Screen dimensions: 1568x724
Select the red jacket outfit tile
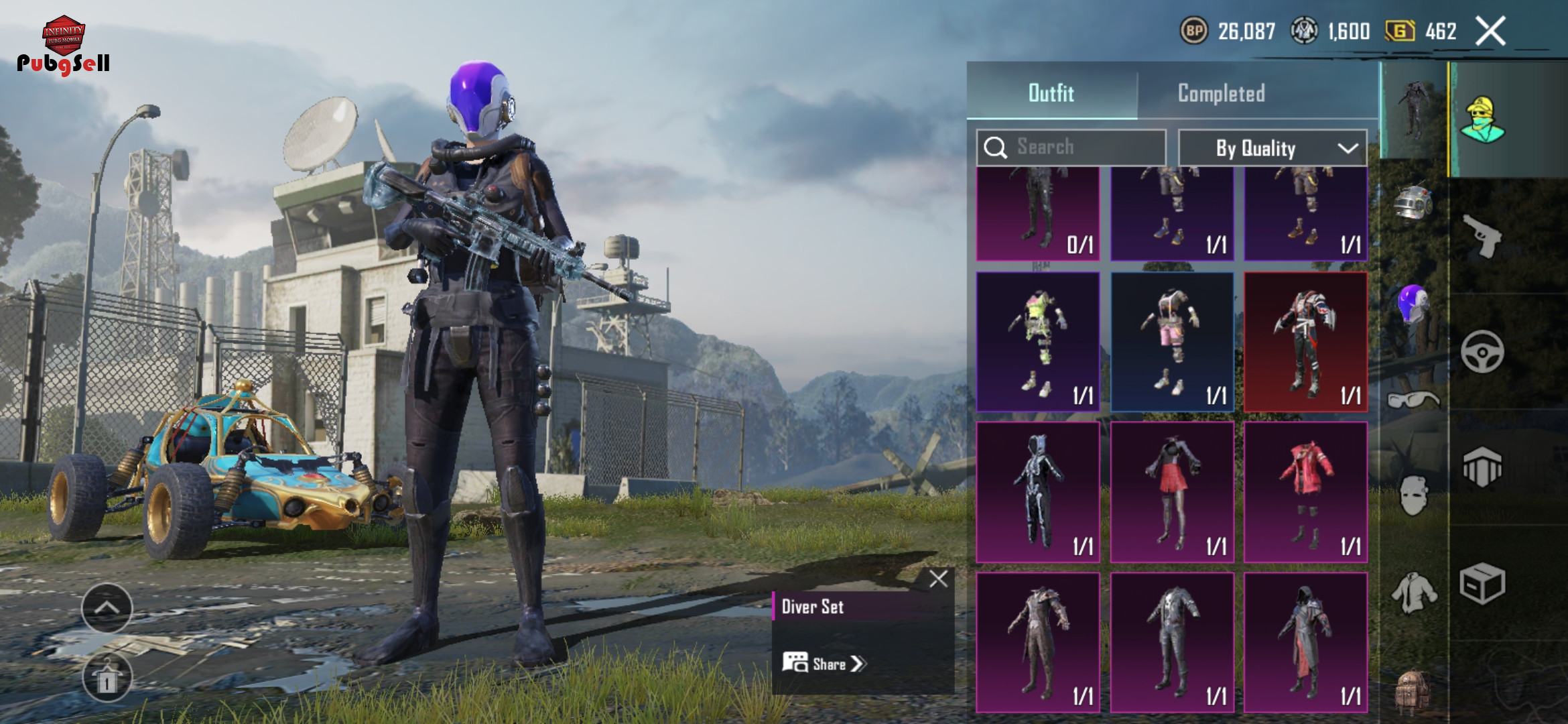[x=1305, y=492]
